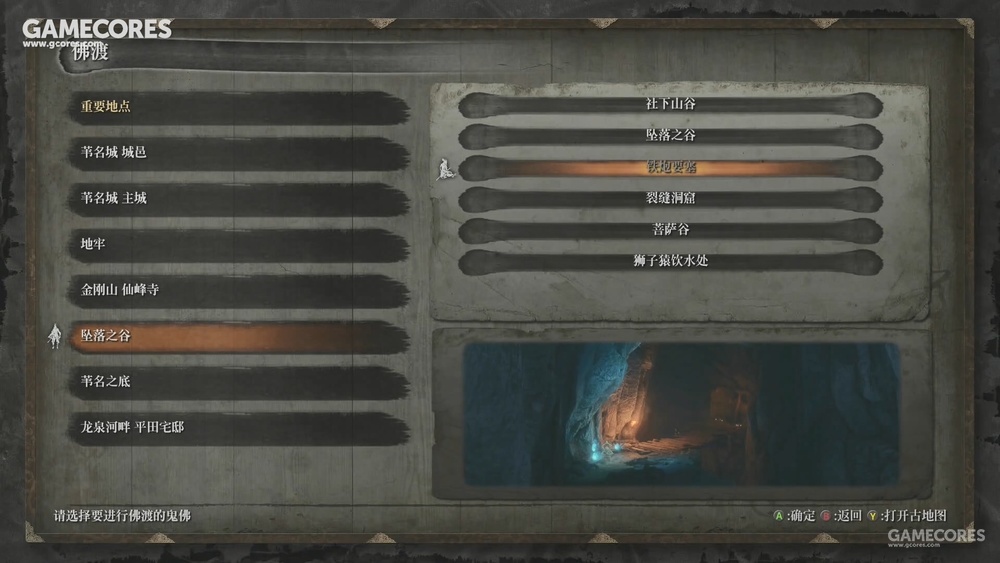
Task: Choose the 龙泉河畔 平田宅邸 area
Action: (x=240, y=428)
